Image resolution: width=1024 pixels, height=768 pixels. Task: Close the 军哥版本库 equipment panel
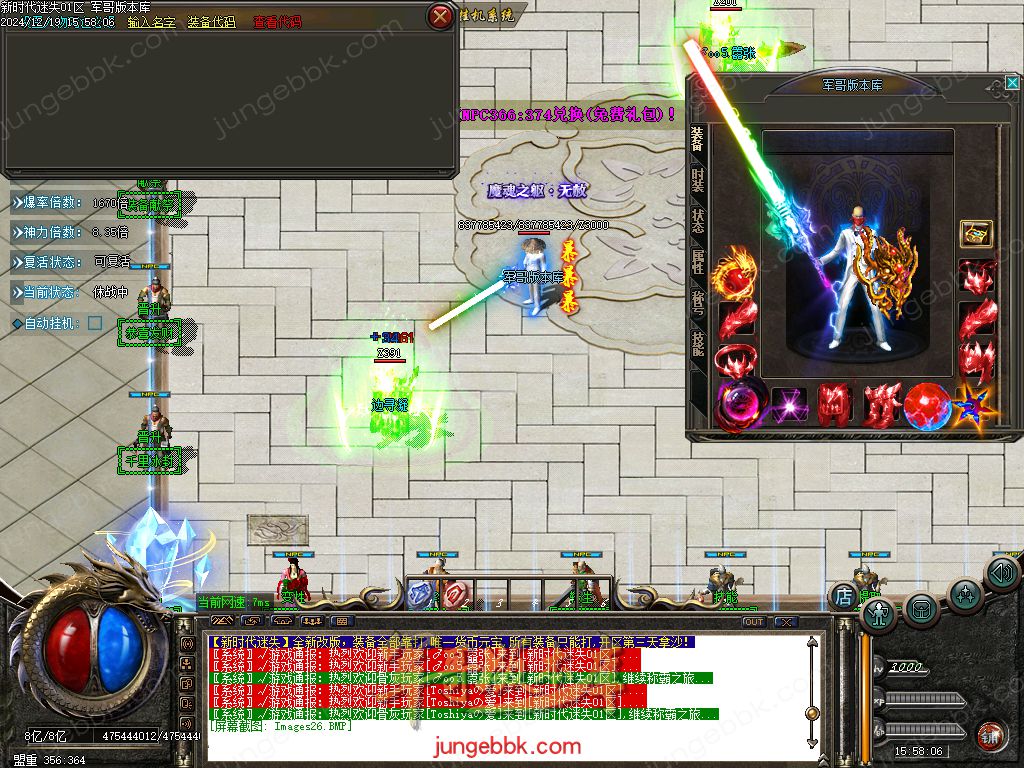click(1012, 84)
